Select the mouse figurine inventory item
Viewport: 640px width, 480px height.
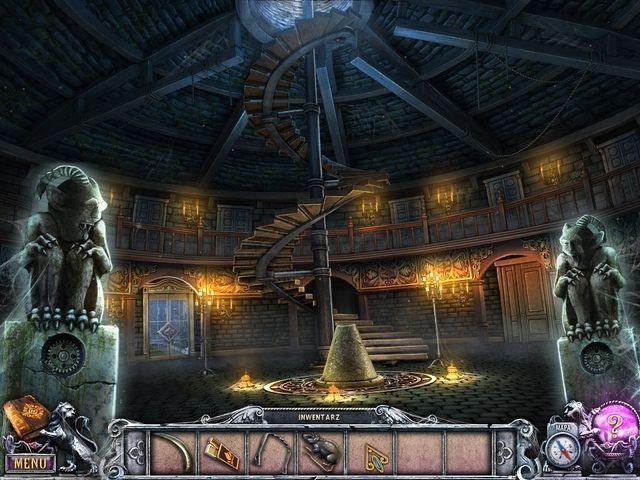point(321,453)
